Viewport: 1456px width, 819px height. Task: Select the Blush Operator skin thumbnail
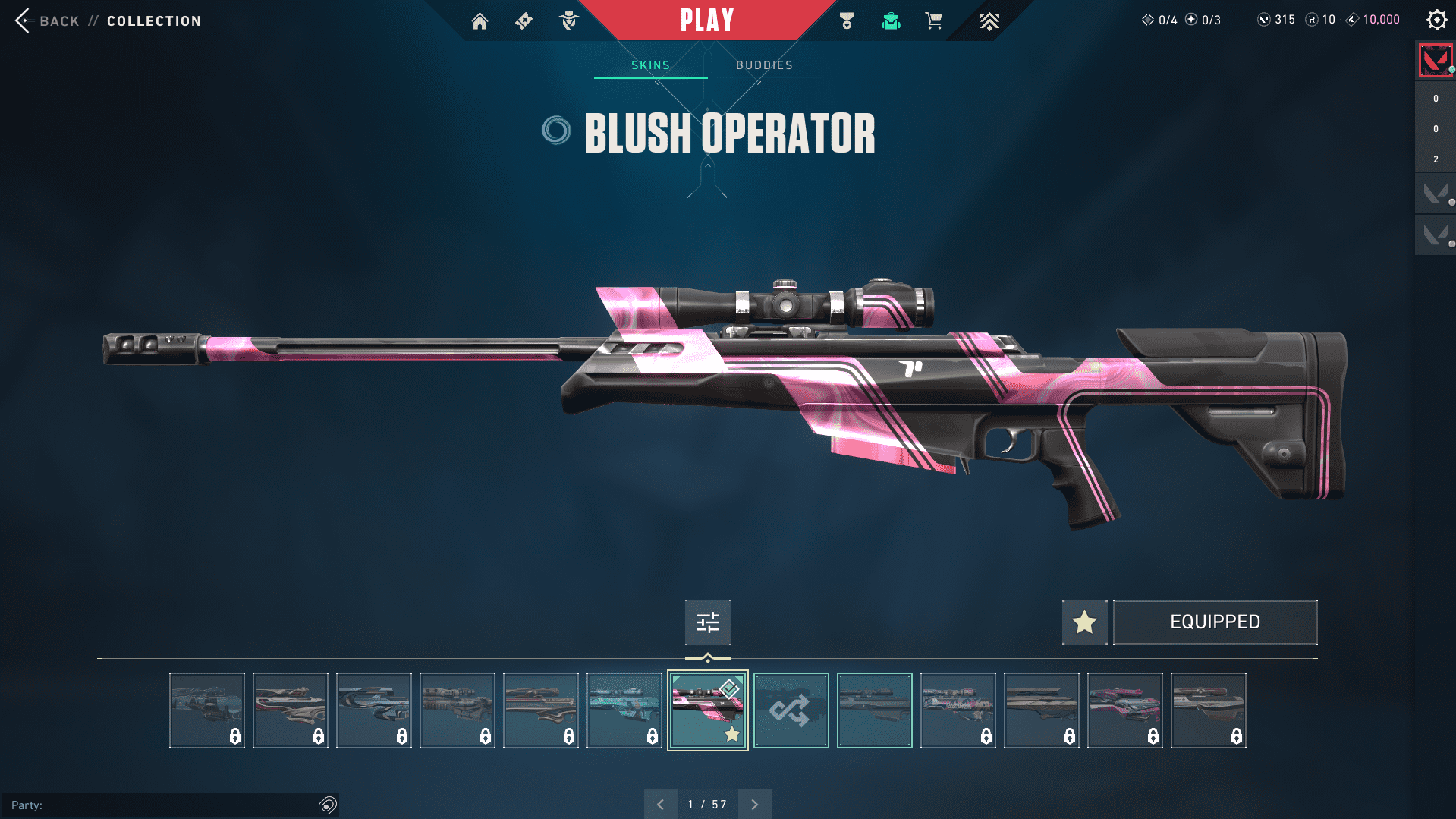707,710
